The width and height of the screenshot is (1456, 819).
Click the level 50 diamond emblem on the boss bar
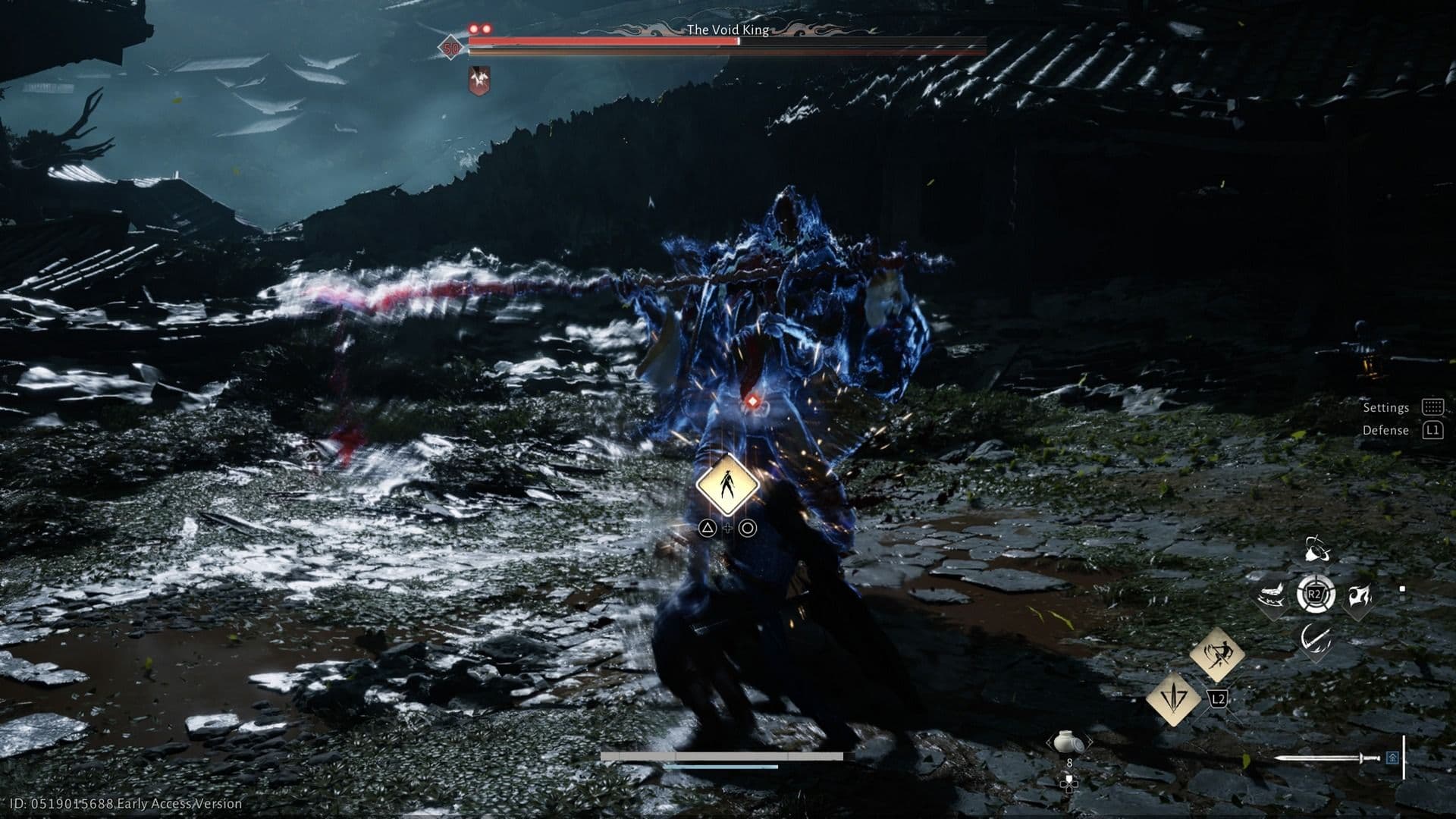click(x=451, y=49)
